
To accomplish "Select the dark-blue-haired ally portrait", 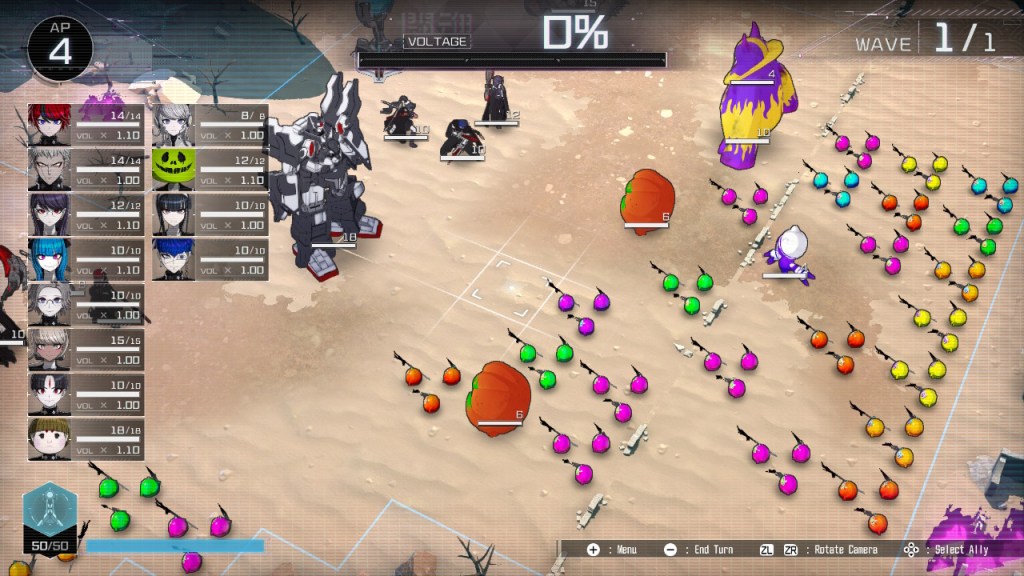I will pyautogui.click(x=172, y=259).
